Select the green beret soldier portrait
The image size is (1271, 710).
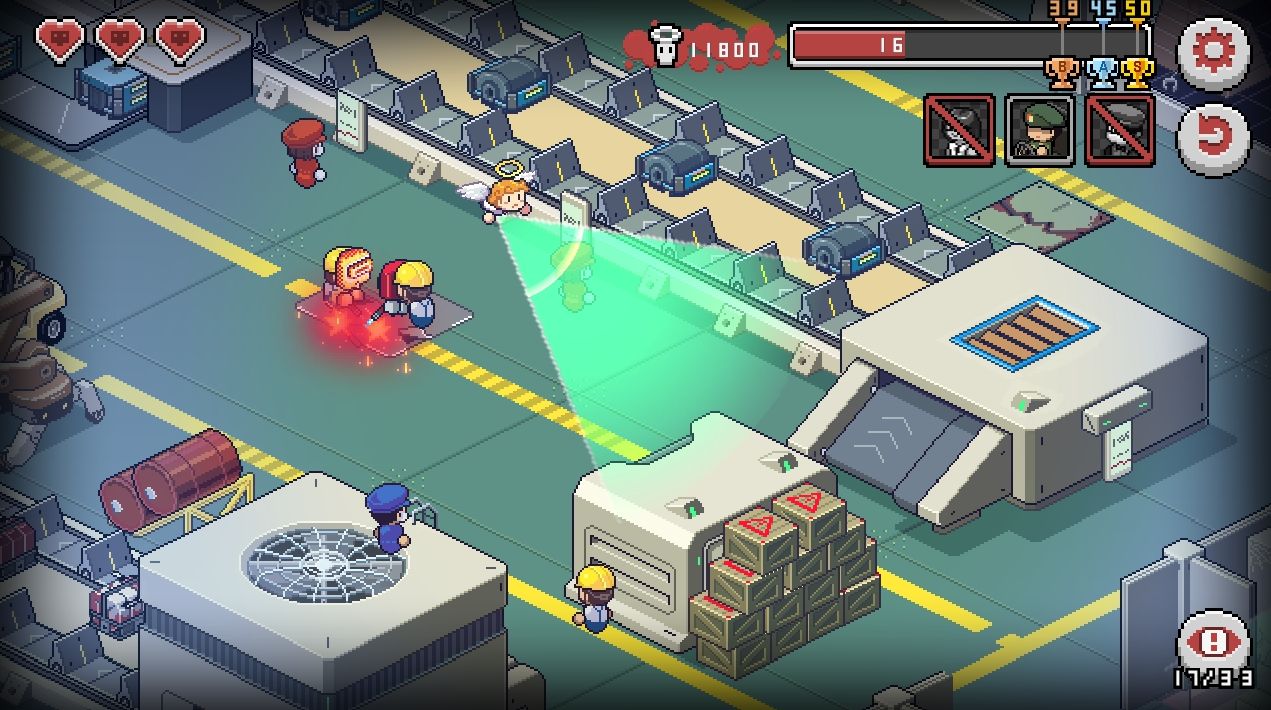[1040, 130]
